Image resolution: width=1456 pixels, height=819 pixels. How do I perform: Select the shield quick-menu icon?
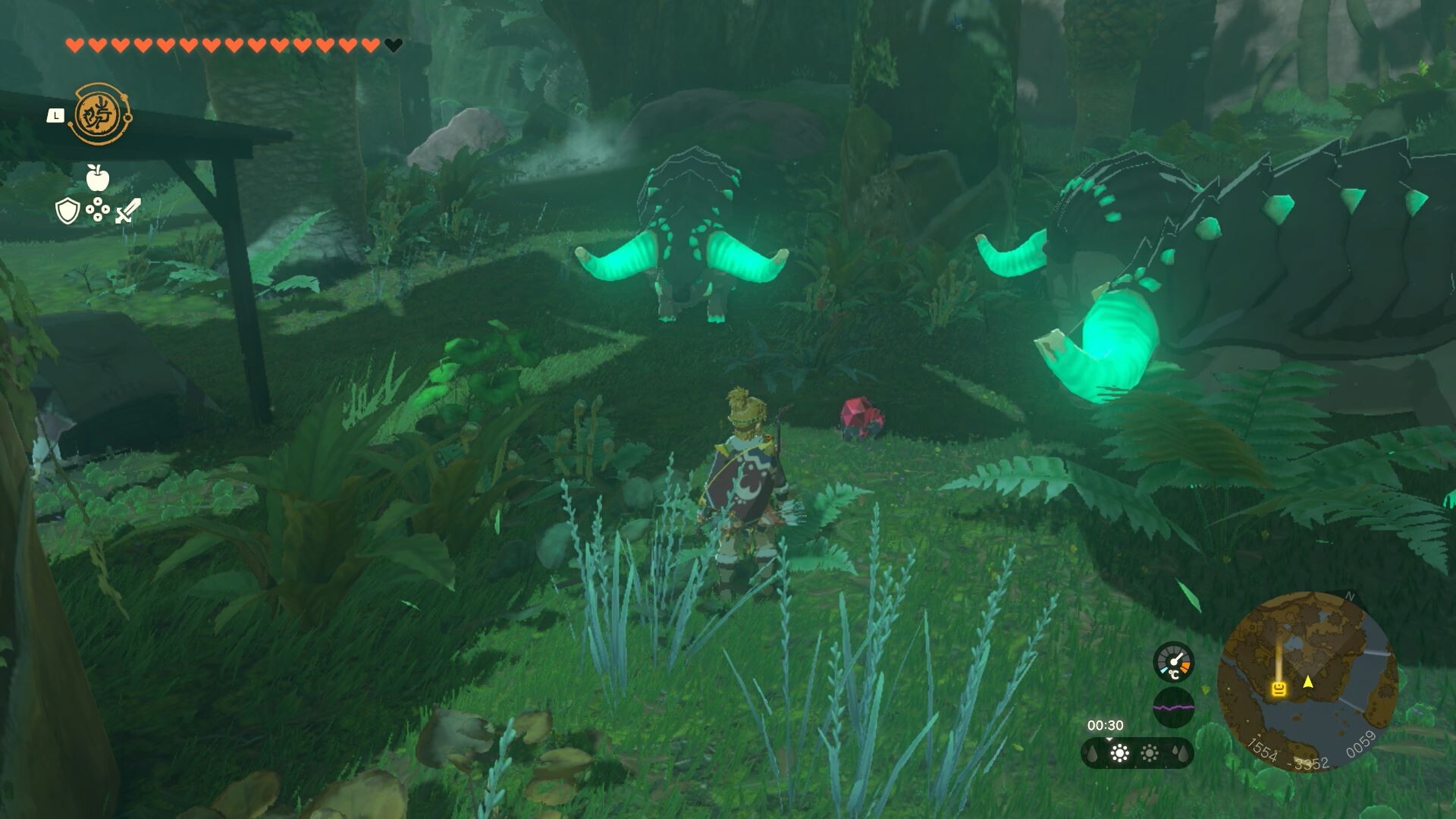point(67,211)
